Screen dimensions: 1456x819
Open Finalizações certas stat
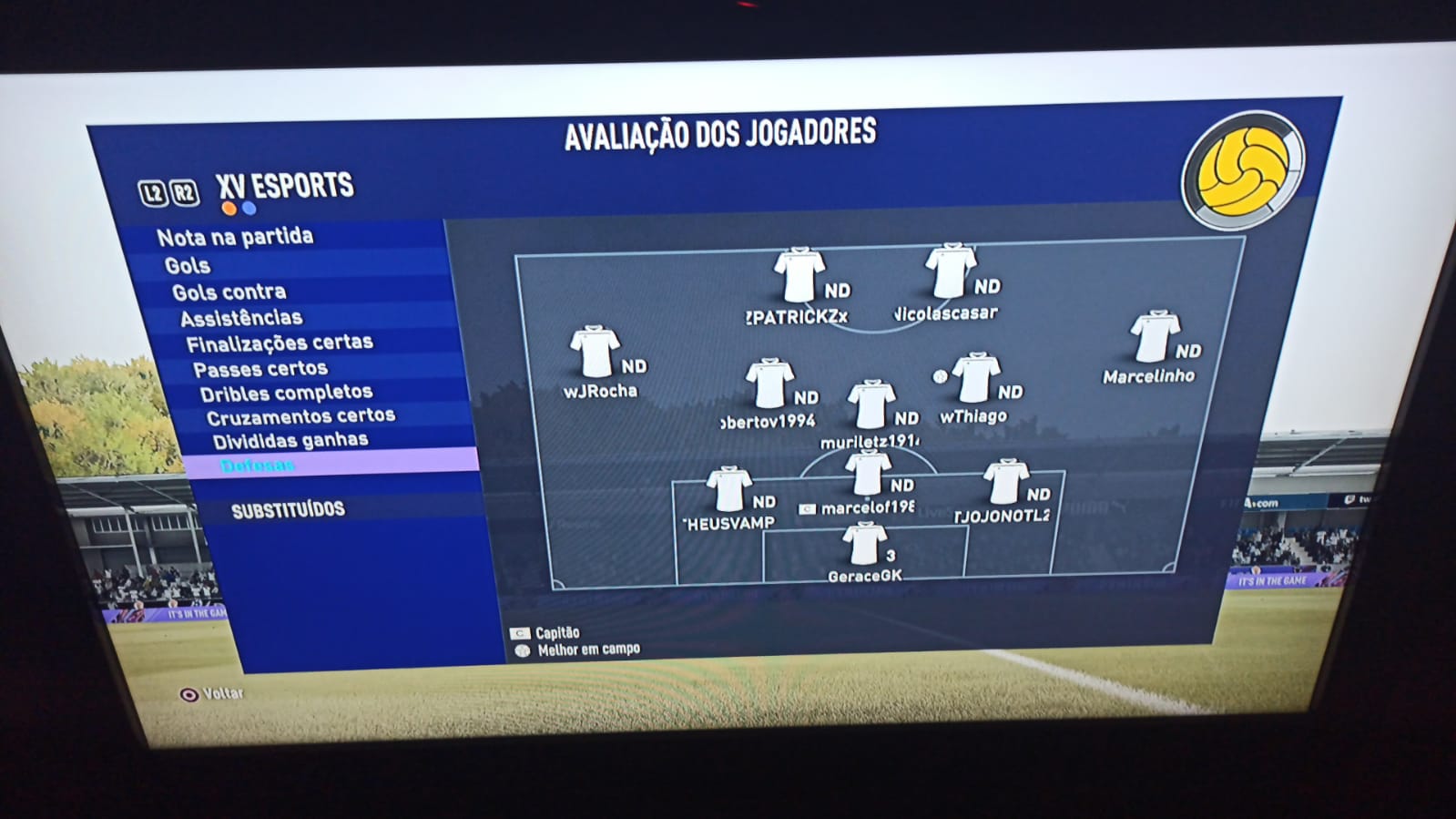click(x=280, y=343)
